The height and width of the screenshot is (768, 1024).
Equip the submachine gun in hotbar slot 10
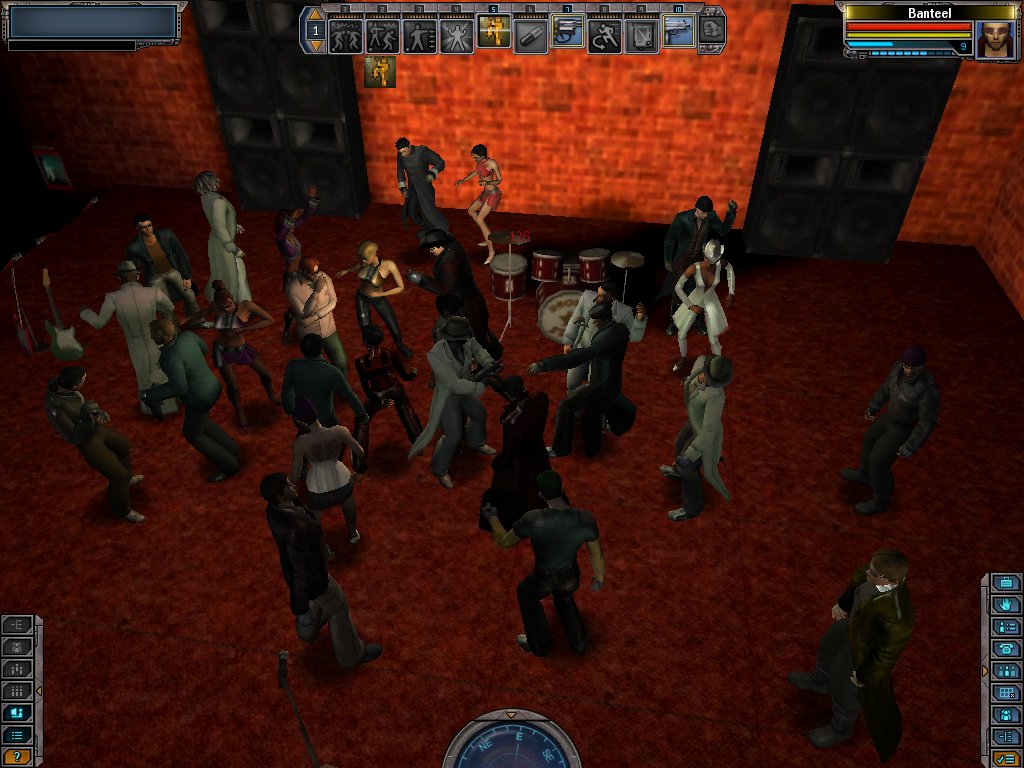678,32
